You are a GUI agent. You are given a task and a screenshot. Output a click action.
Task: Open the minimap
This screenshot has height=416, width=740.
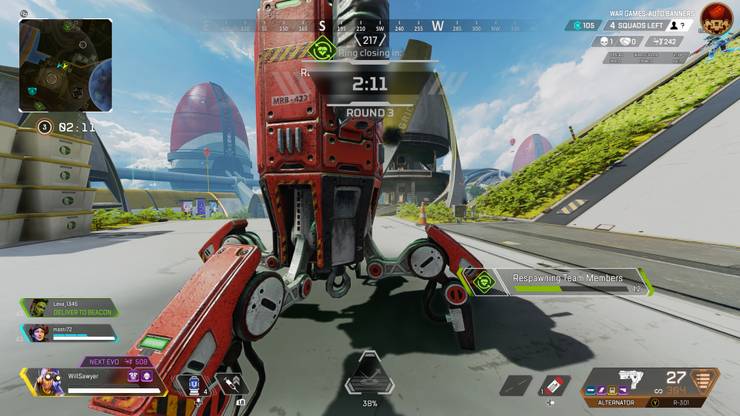[65, 64]
